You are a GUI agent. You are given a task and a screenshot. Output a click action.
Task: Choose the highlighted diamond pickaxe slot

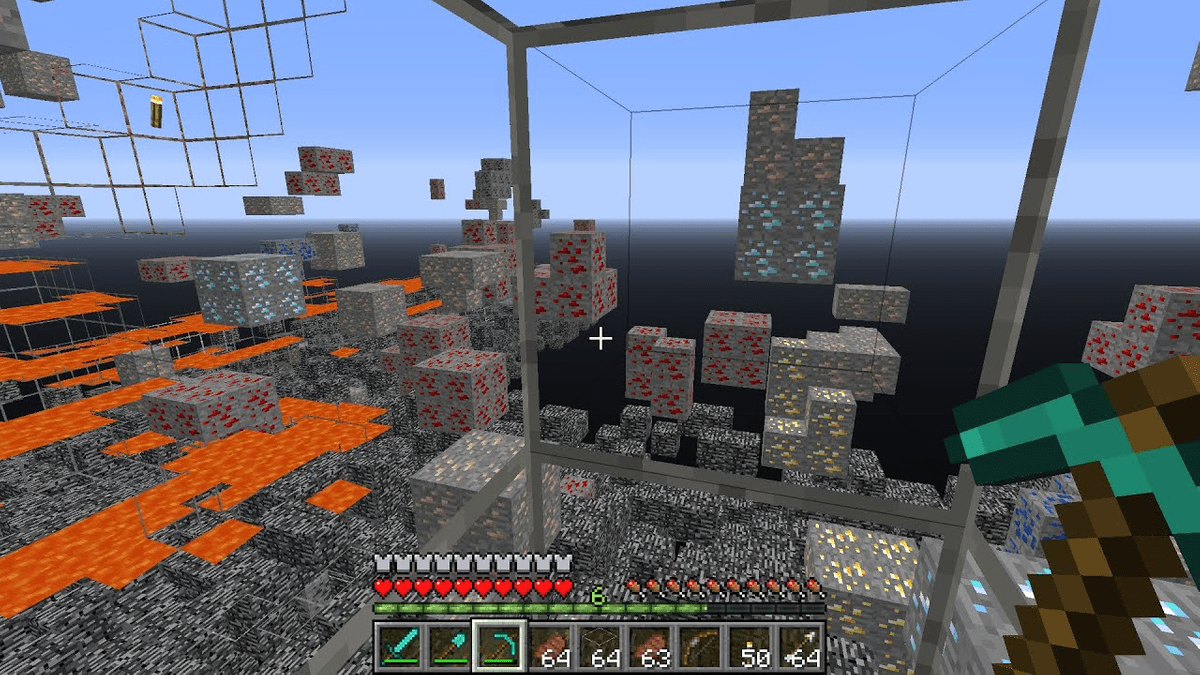500,646
